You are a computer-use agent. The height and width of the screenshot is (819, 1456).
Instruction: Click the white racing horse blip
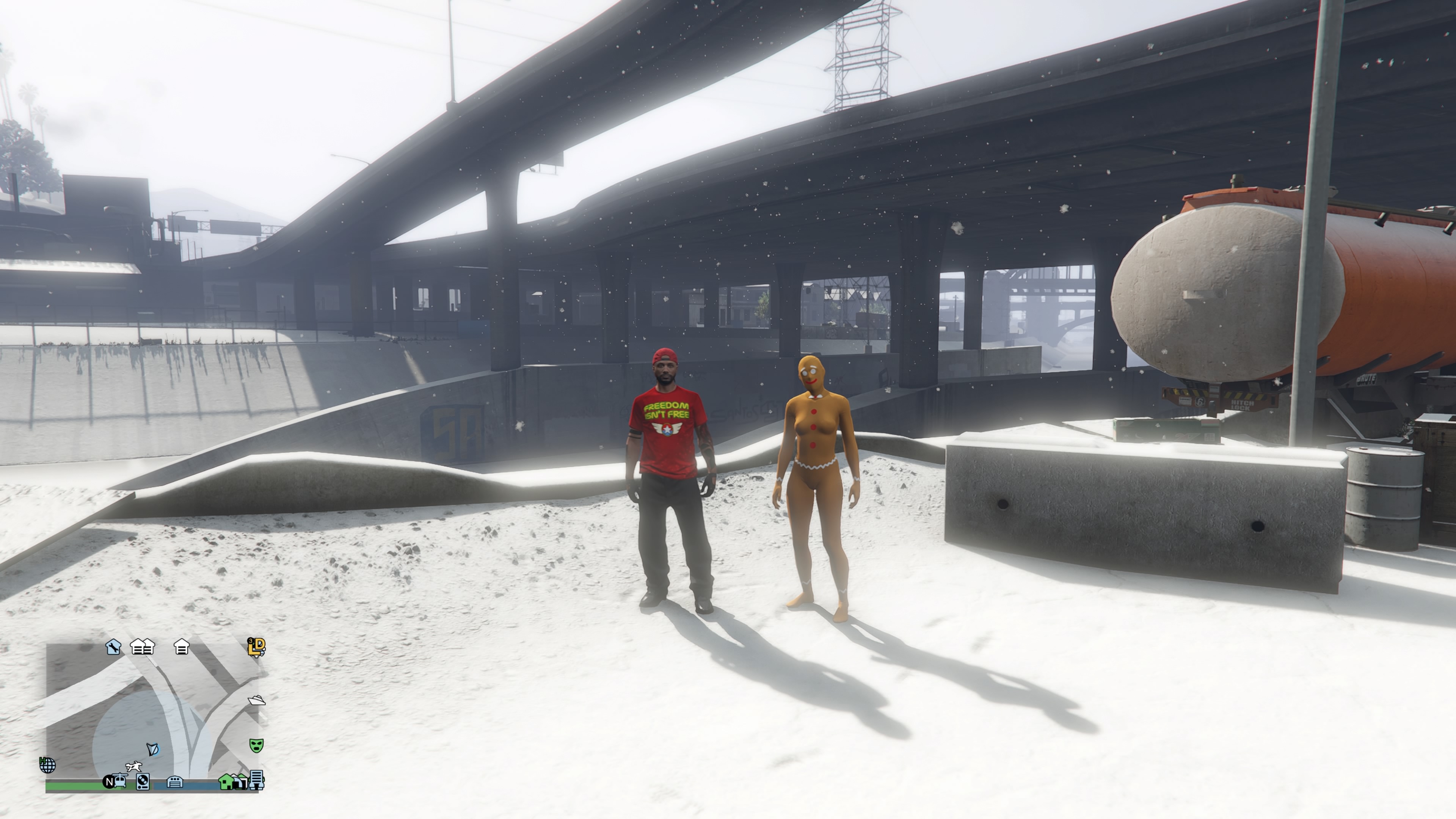coord(133,767)
